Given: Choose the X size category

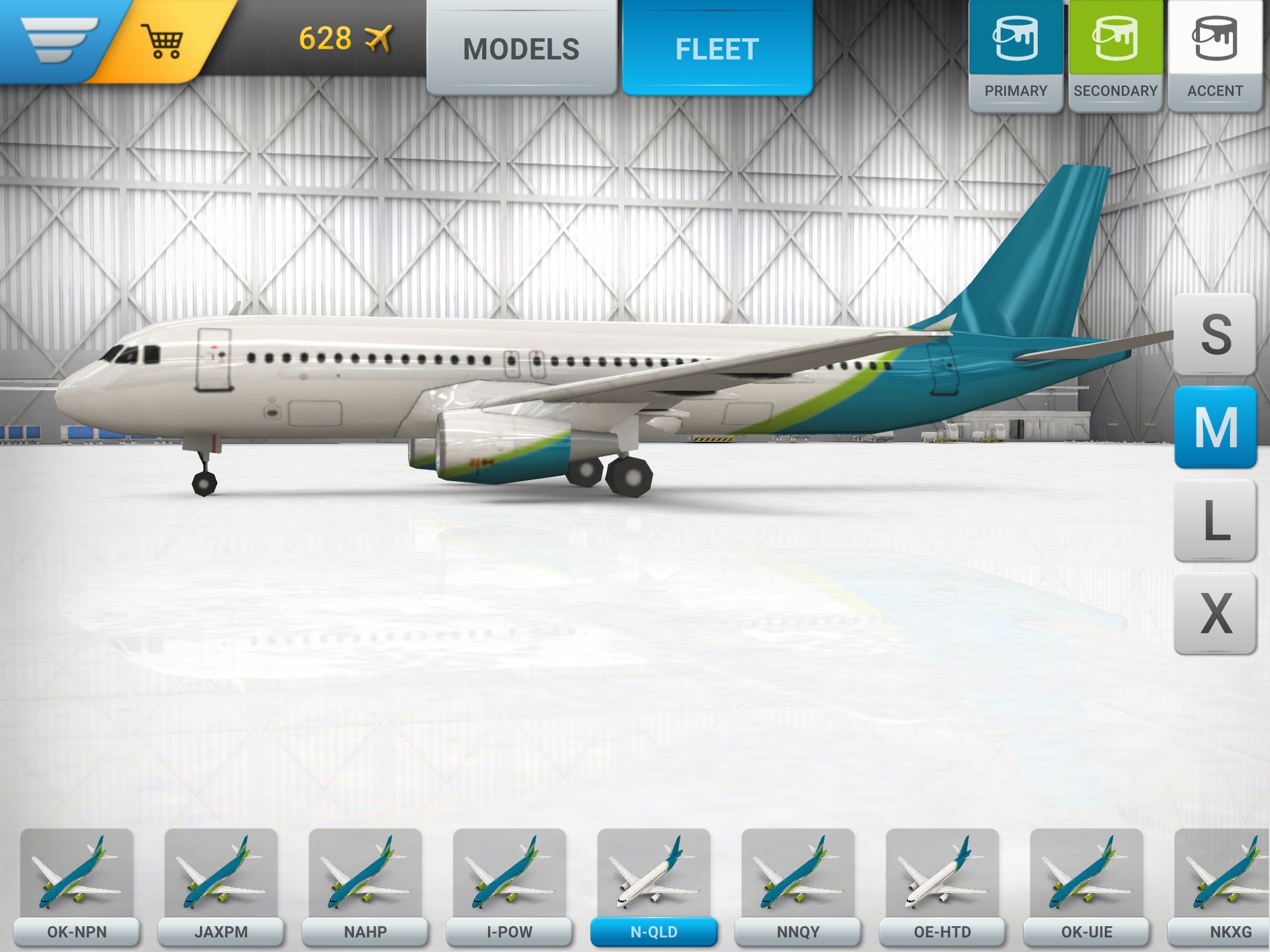Looking at the screenshot, I should pos(1215,614).
